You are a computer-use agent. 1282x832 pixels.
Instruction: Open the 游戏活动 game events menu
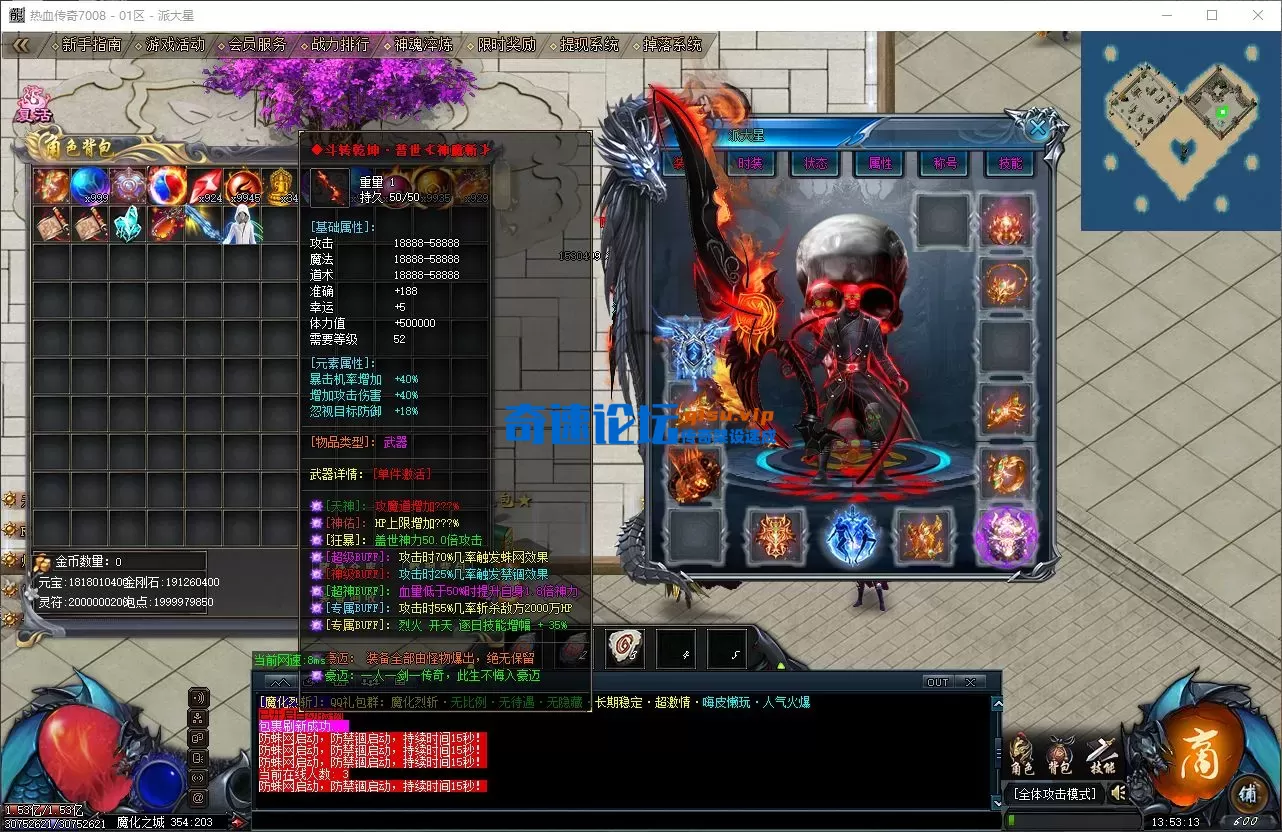[175, 45]
